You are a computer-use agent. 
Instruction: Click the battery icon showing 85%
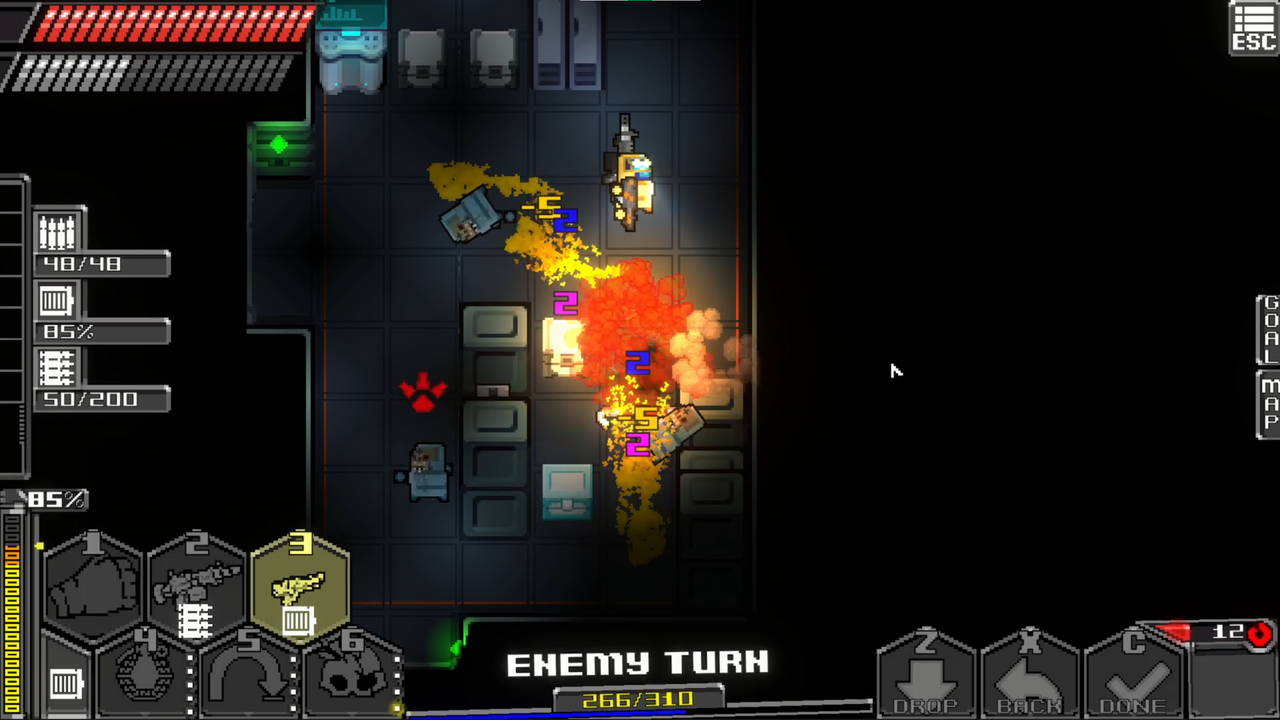click(x=56, y=300)
